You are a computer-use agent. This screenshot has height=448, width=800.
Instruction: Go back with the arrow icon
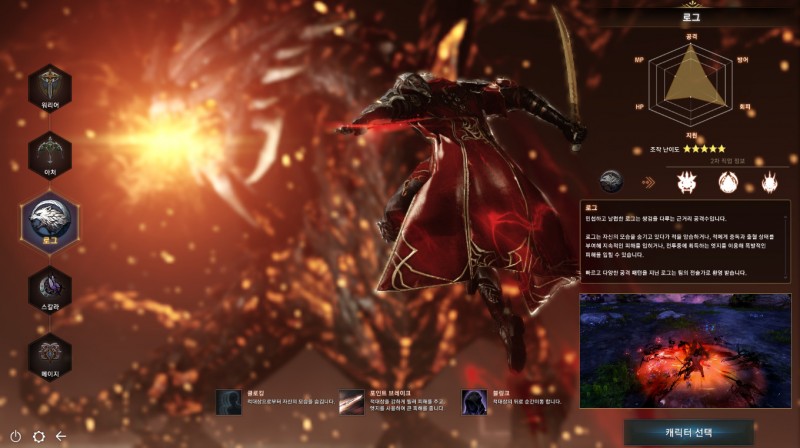point(61,436)
